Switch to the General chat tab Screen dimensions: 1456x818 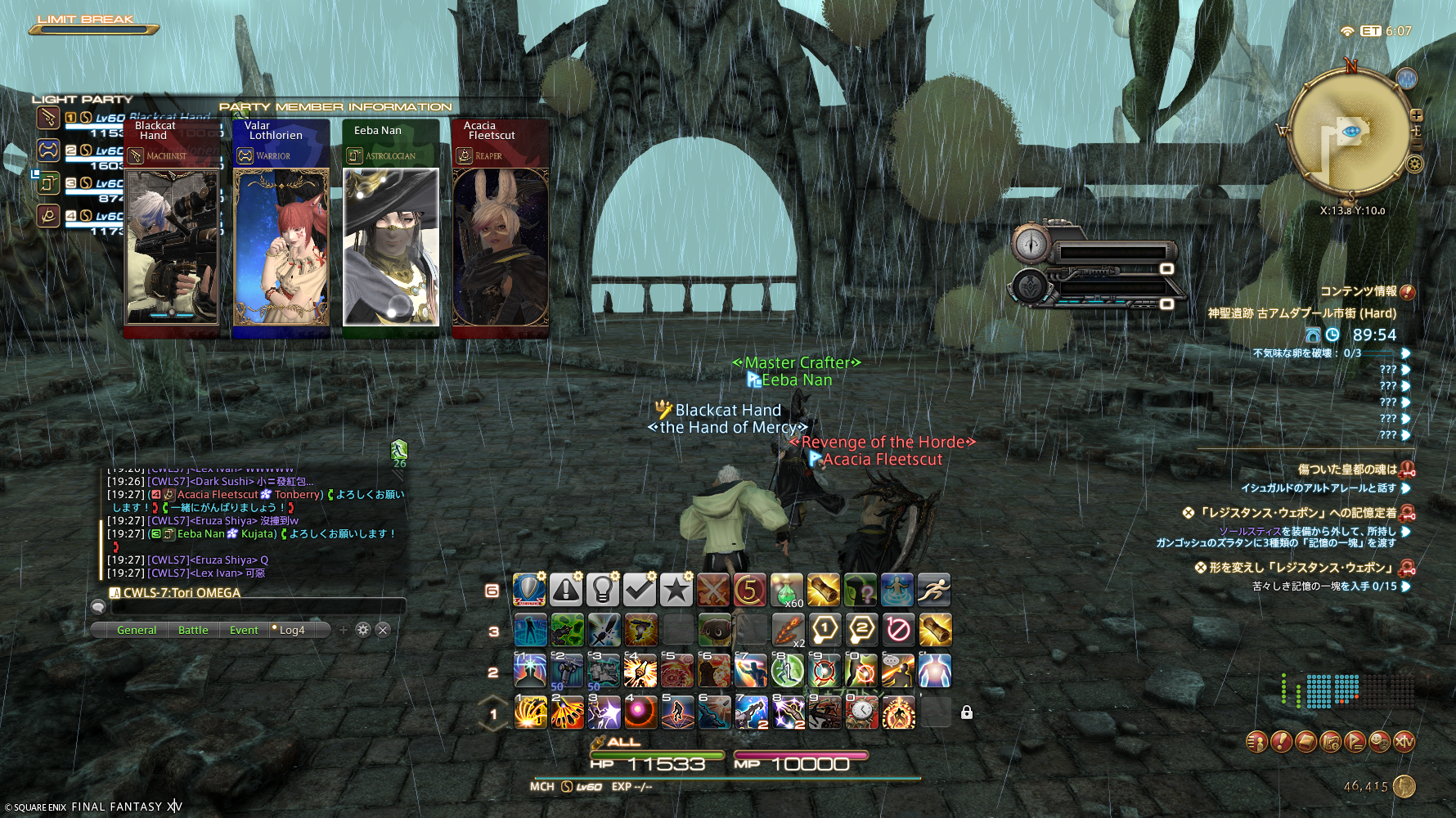(x=136, y=630)
